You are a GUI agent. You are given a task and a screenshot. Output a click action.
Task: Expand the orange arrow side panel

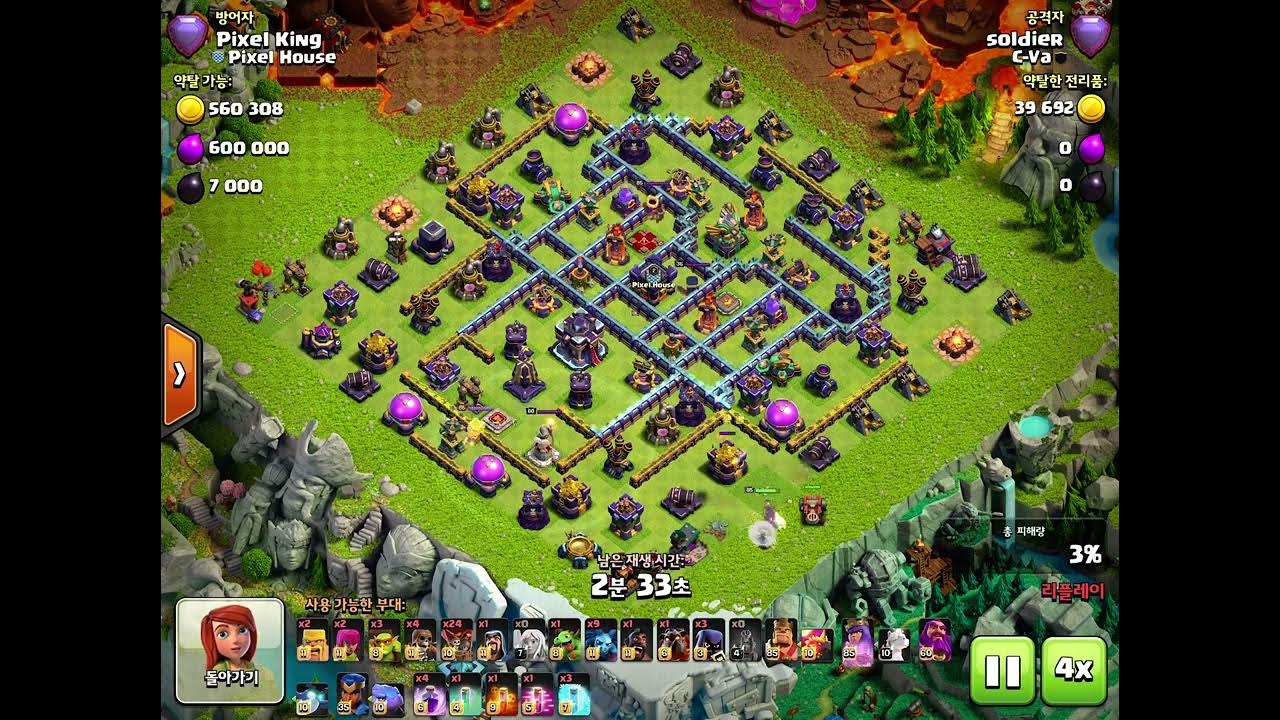(180, 374)
